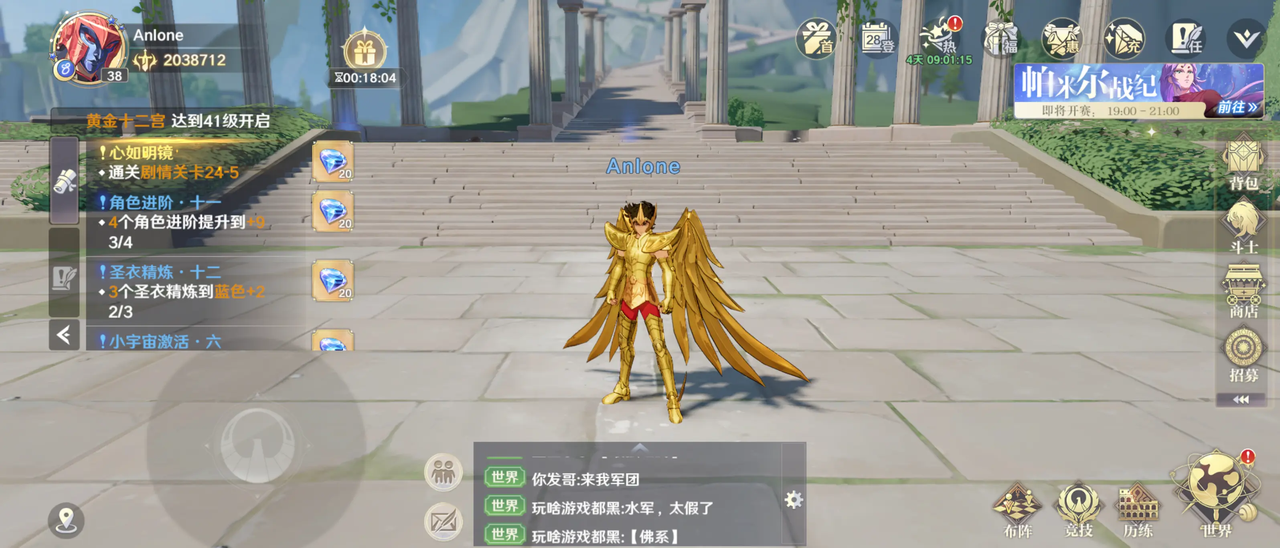Open the backpack (背包)

[x=1243, y=162]
